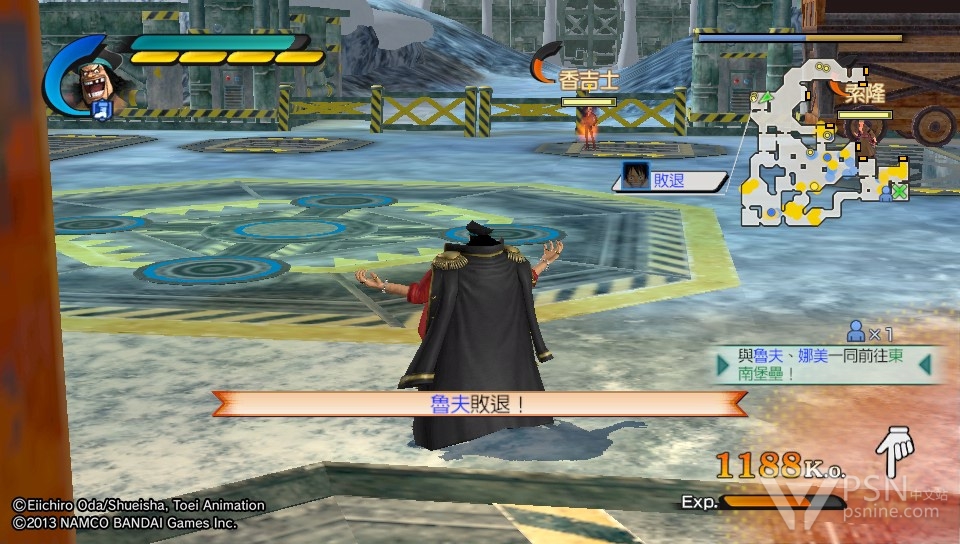Click the green X marker on minimap

click(899, 191)
